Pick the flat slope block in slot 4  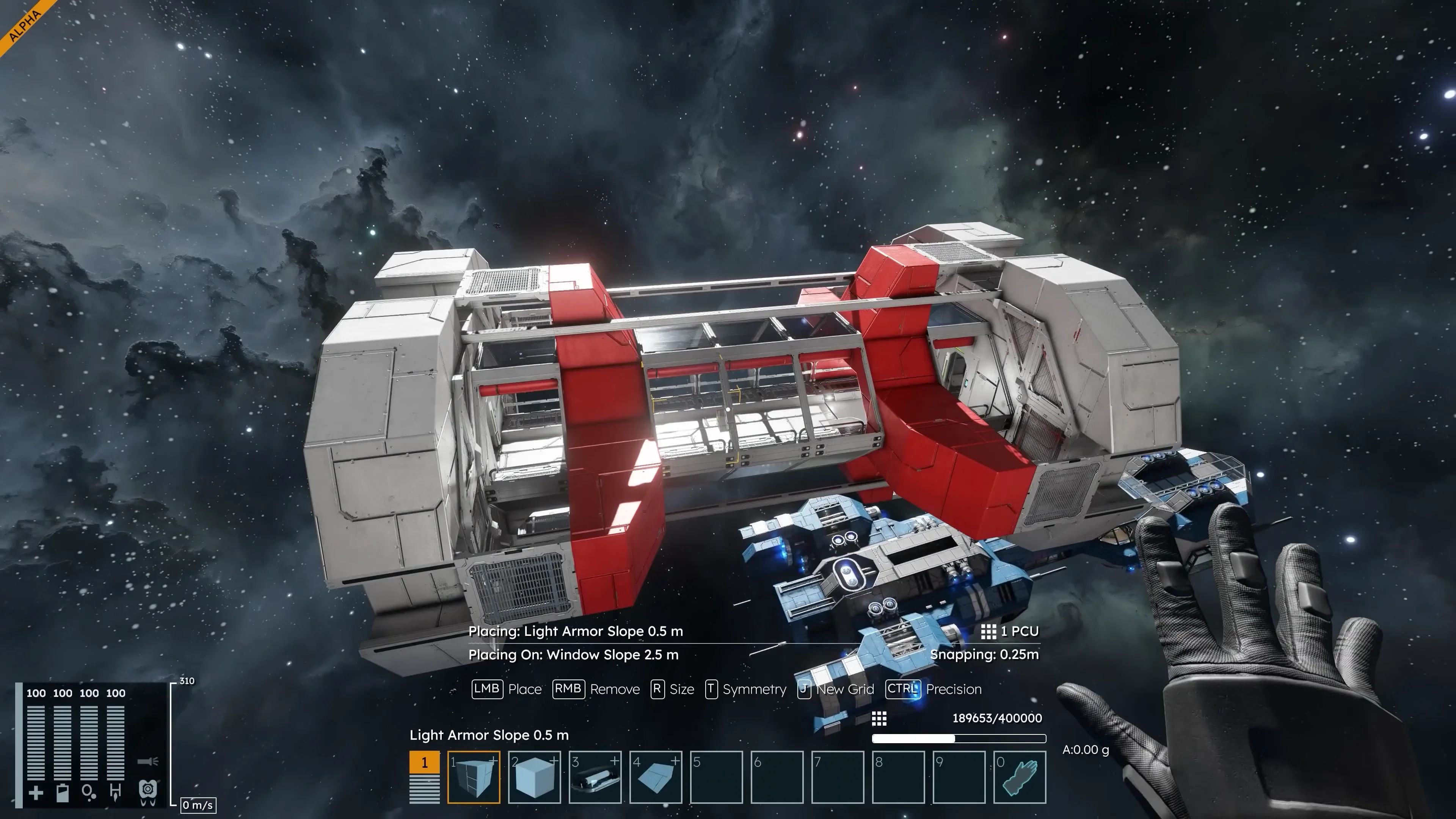pos(656,777)
